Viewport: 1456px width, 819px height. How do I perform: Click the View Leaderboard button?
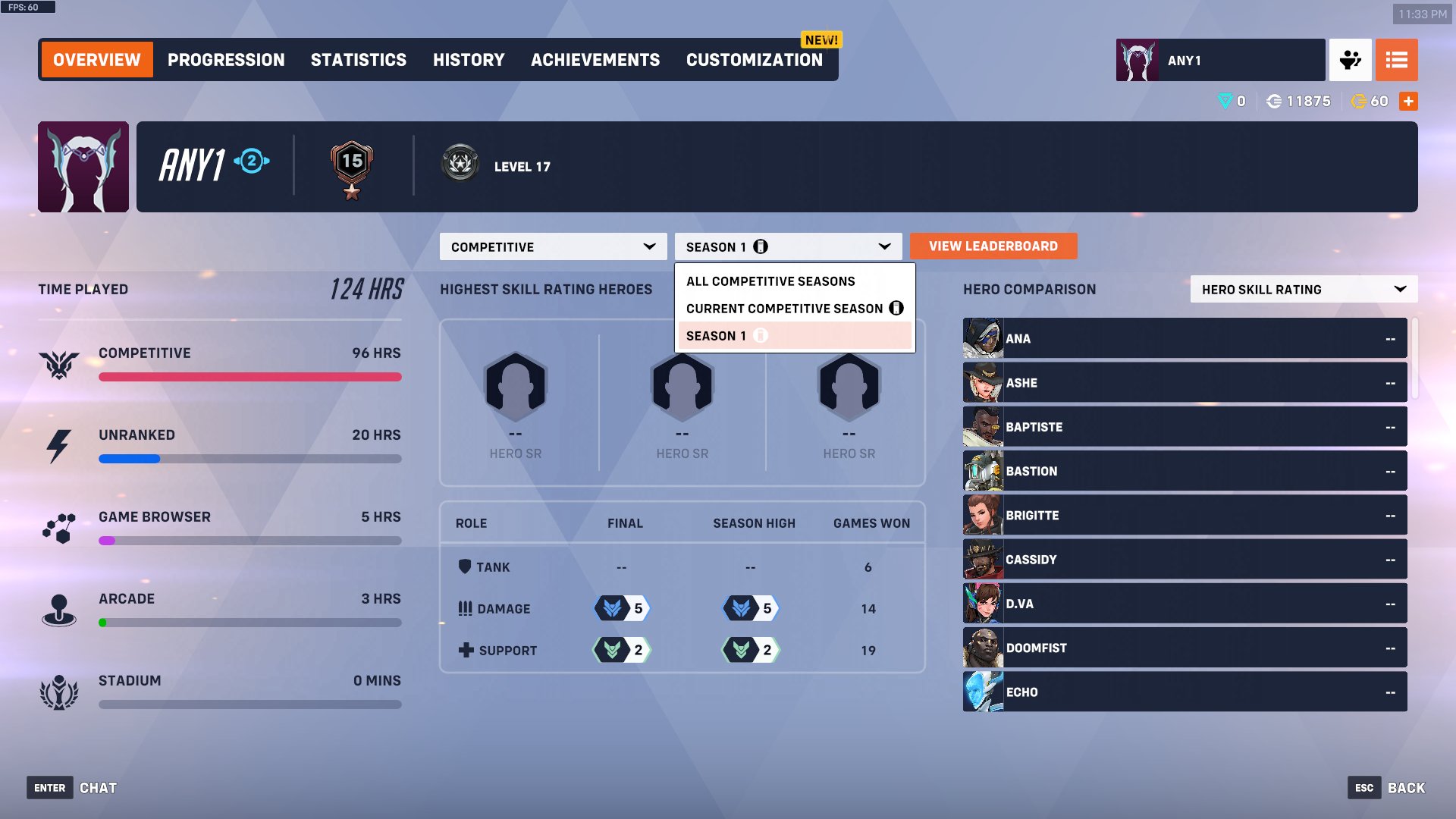coord(993,246)
